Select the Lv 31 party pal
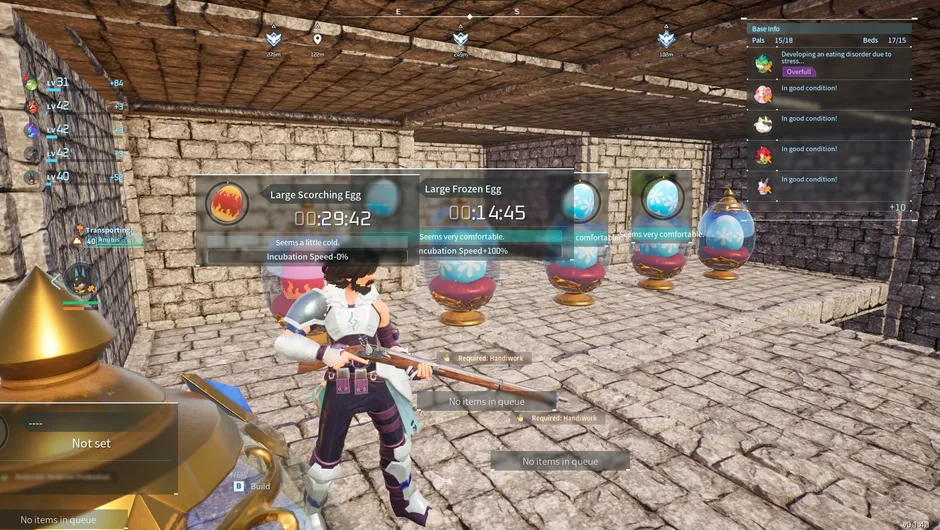 [34, 83]
